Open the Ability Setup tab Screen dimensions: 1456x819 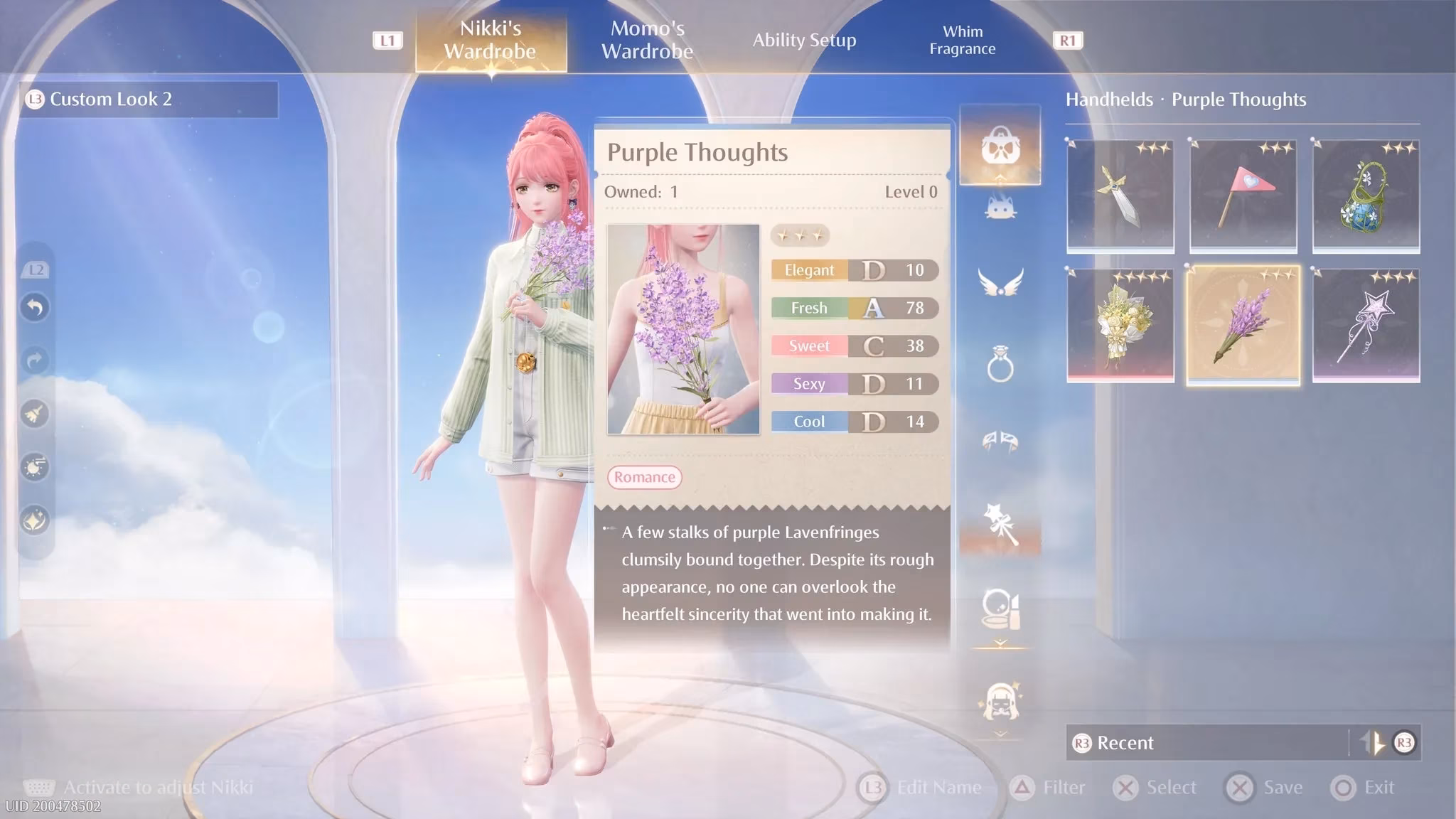[804, 40]
